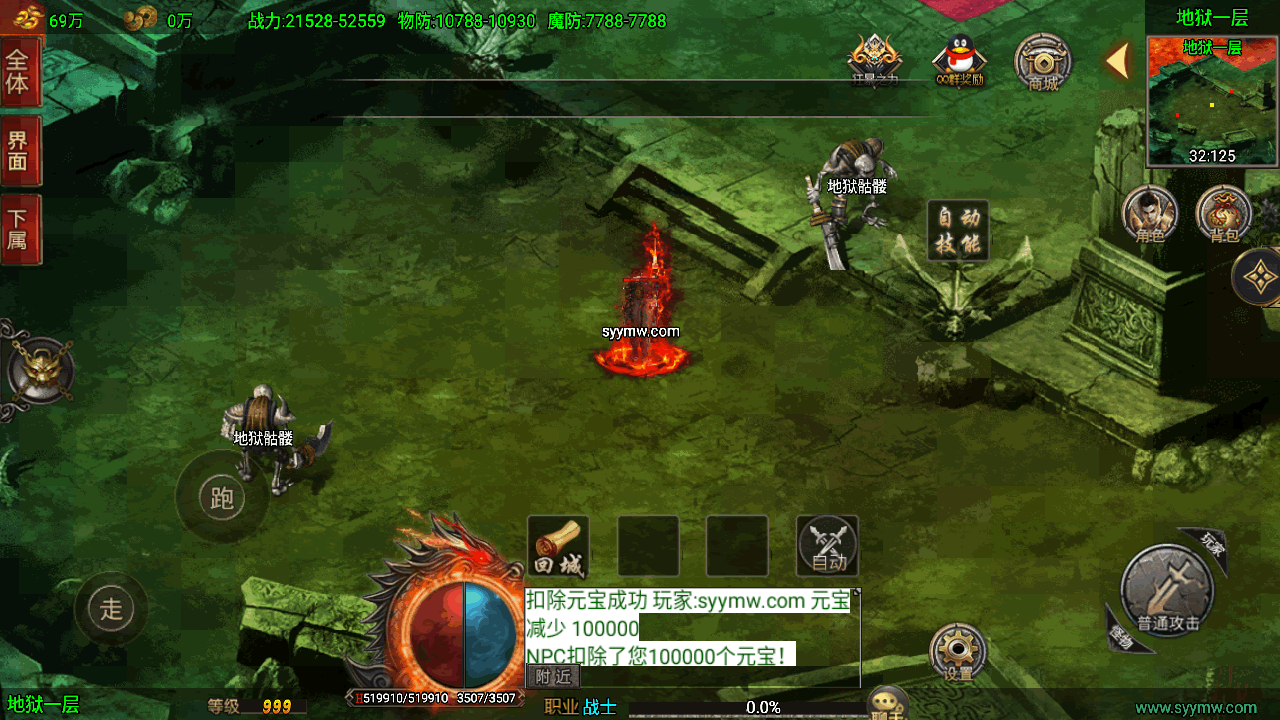The image size is (1280, 720).
Task: Tap the 跑 run button
Action: (222, 497)
